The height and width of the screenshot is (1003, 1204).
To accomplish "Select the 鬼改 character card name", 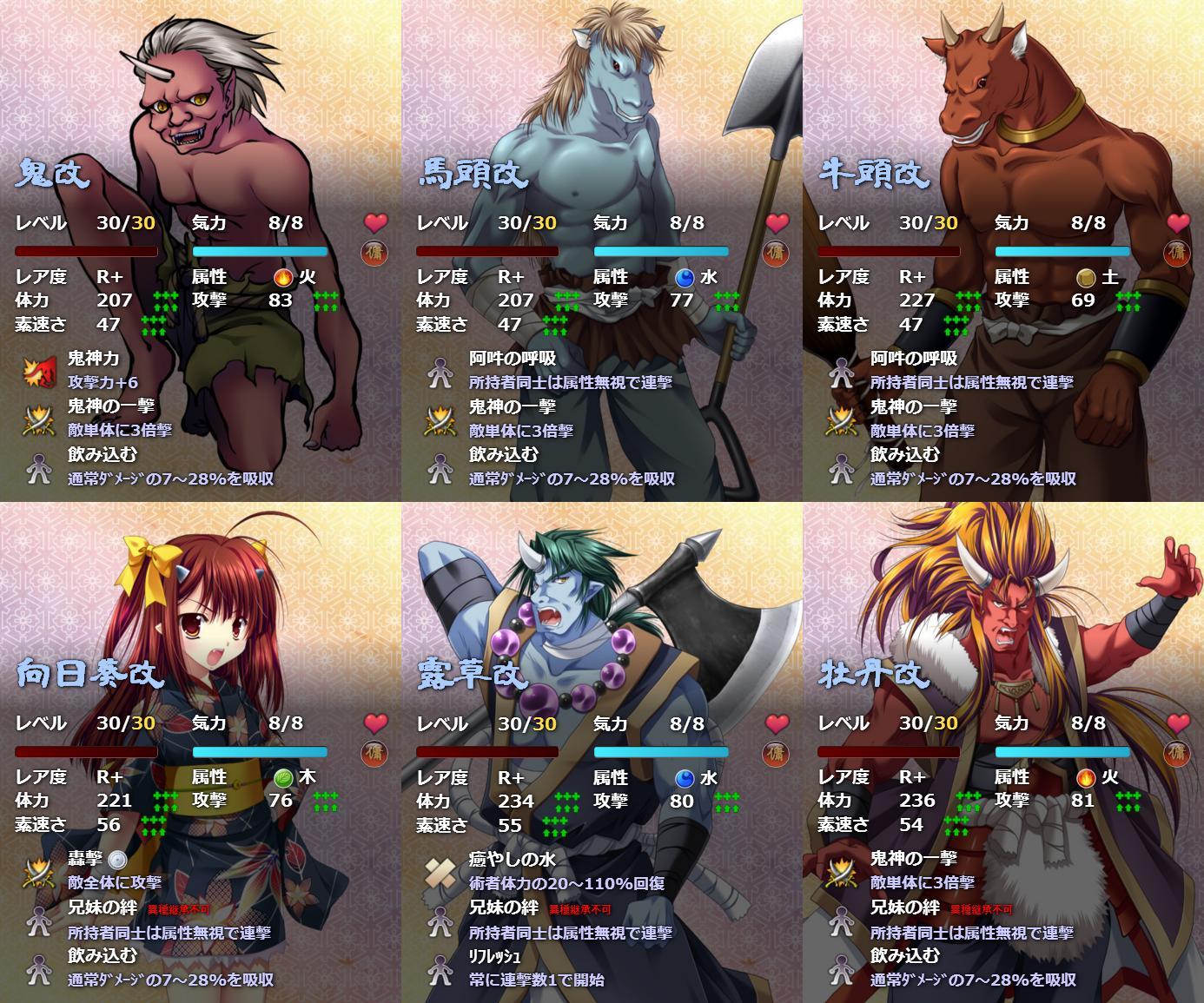I will [x=53, y=174].
